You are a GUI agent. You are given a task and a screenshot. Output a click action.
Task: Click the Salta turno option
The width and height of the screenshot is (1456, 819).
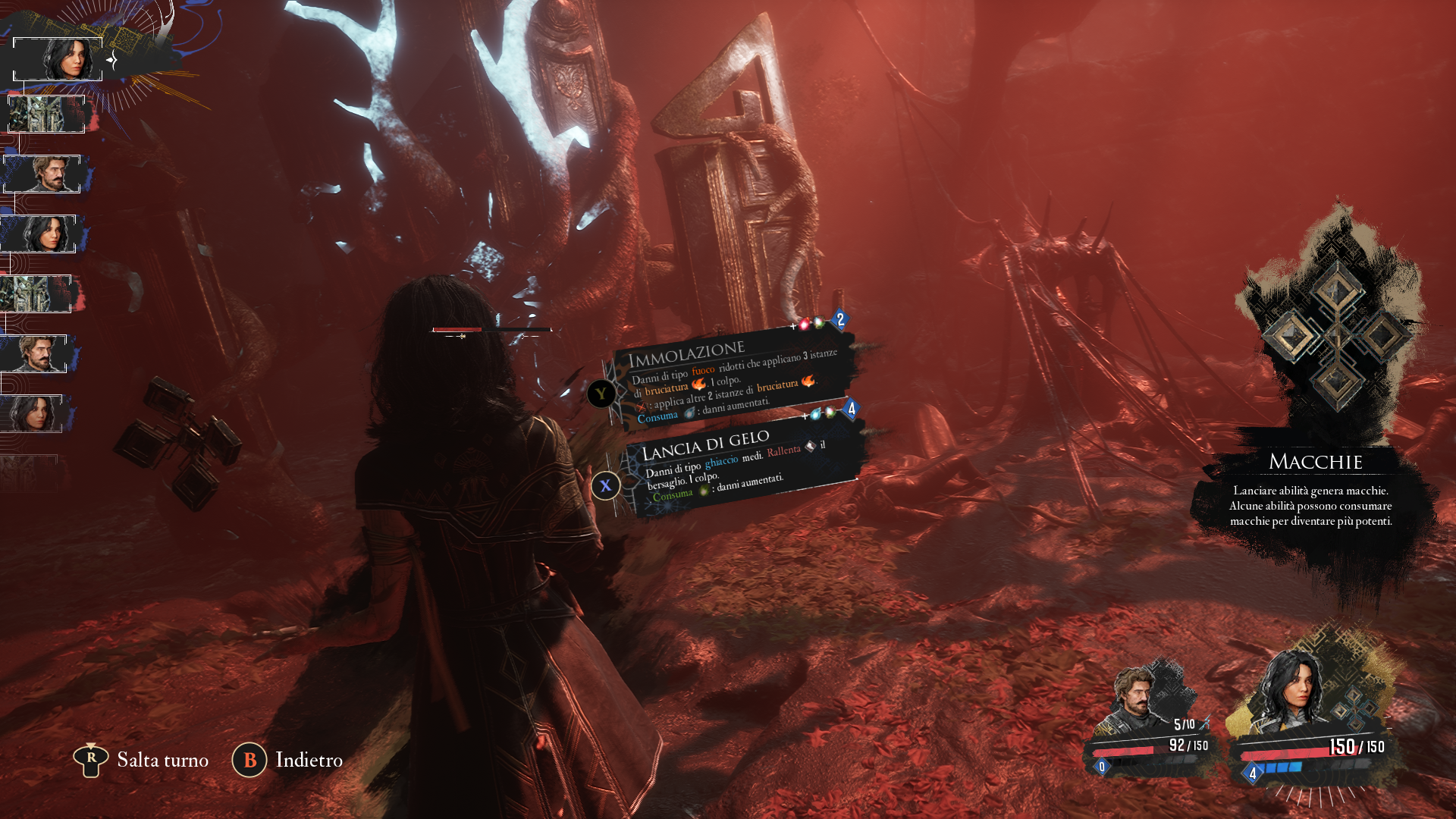click(141, 760)
